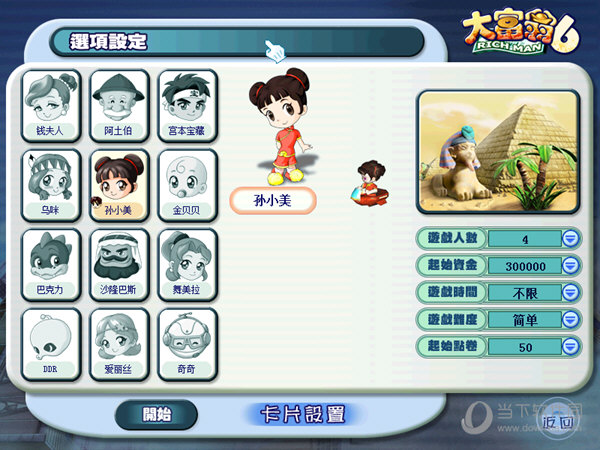Go back with the 返回 button
This screenshot has height=450, width=600.
pos(558,421)
